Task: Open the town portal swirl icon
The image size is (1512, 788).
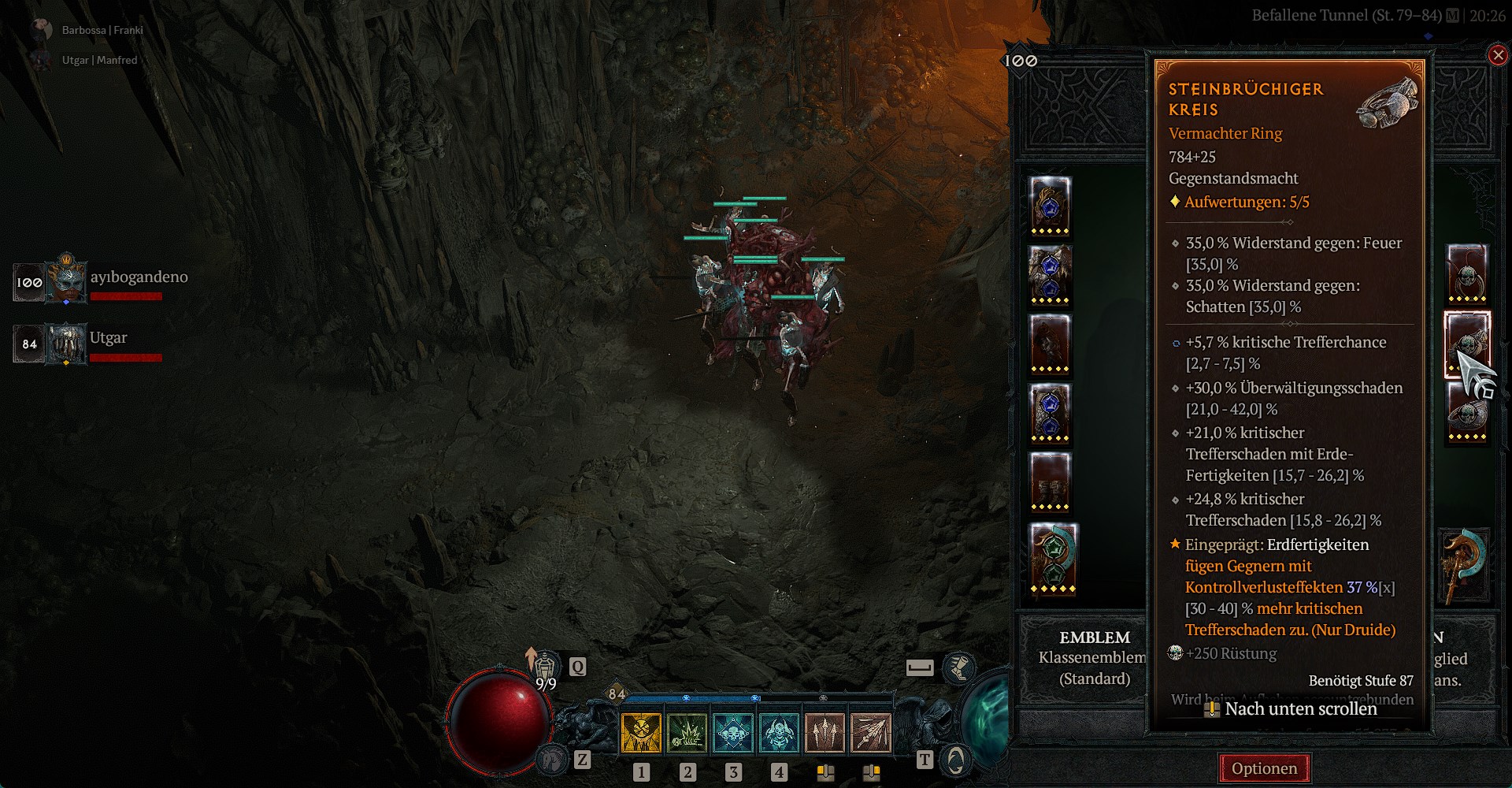Action: 955,760
